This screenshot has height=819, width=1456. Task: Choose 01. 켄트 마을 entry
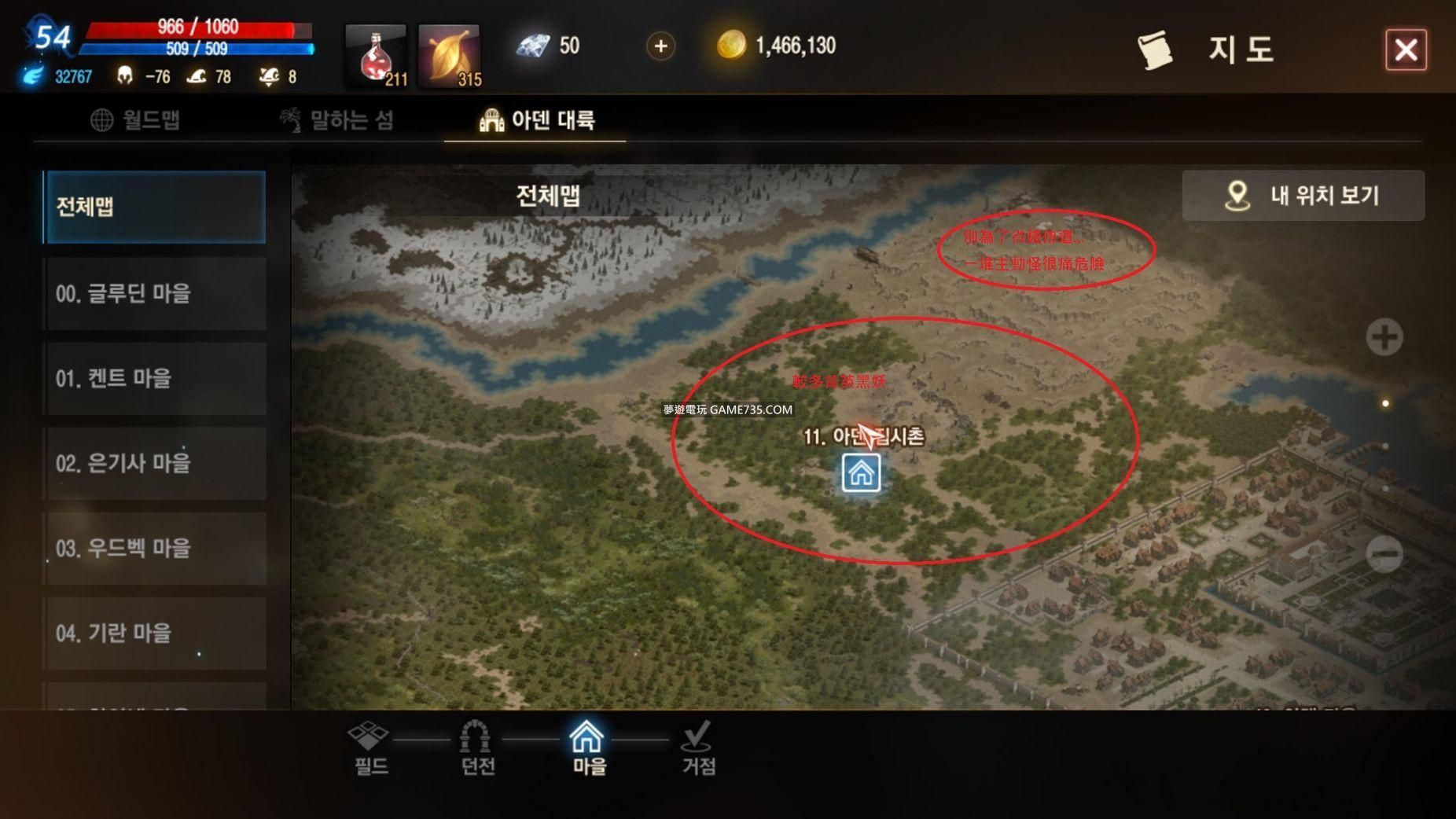[x=154, y=378]
